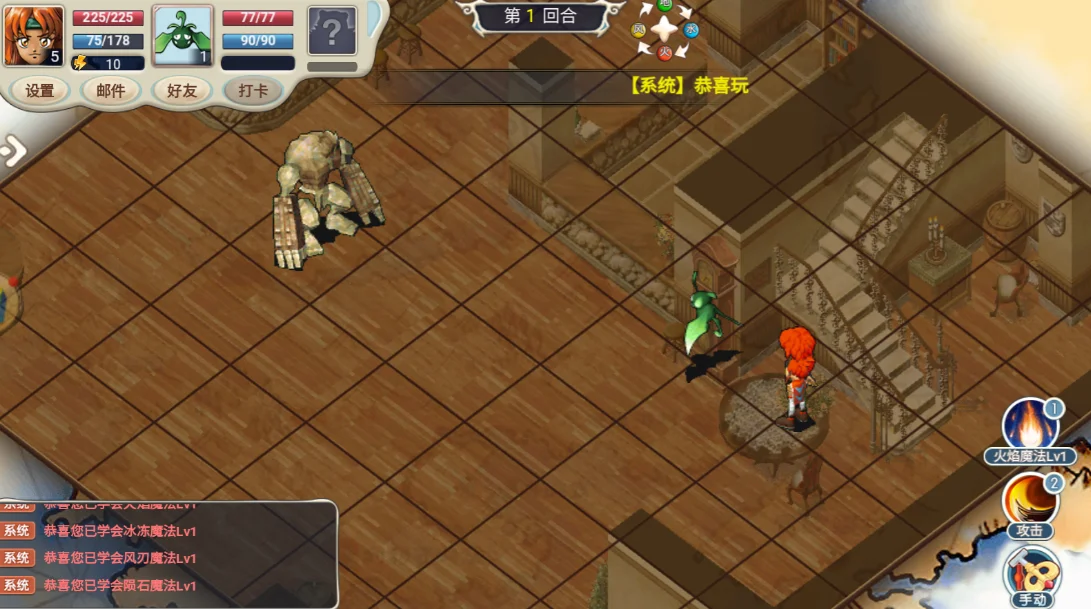Open the element cycle wheel
The image size is (1091, 609).
tap(665, 29)
